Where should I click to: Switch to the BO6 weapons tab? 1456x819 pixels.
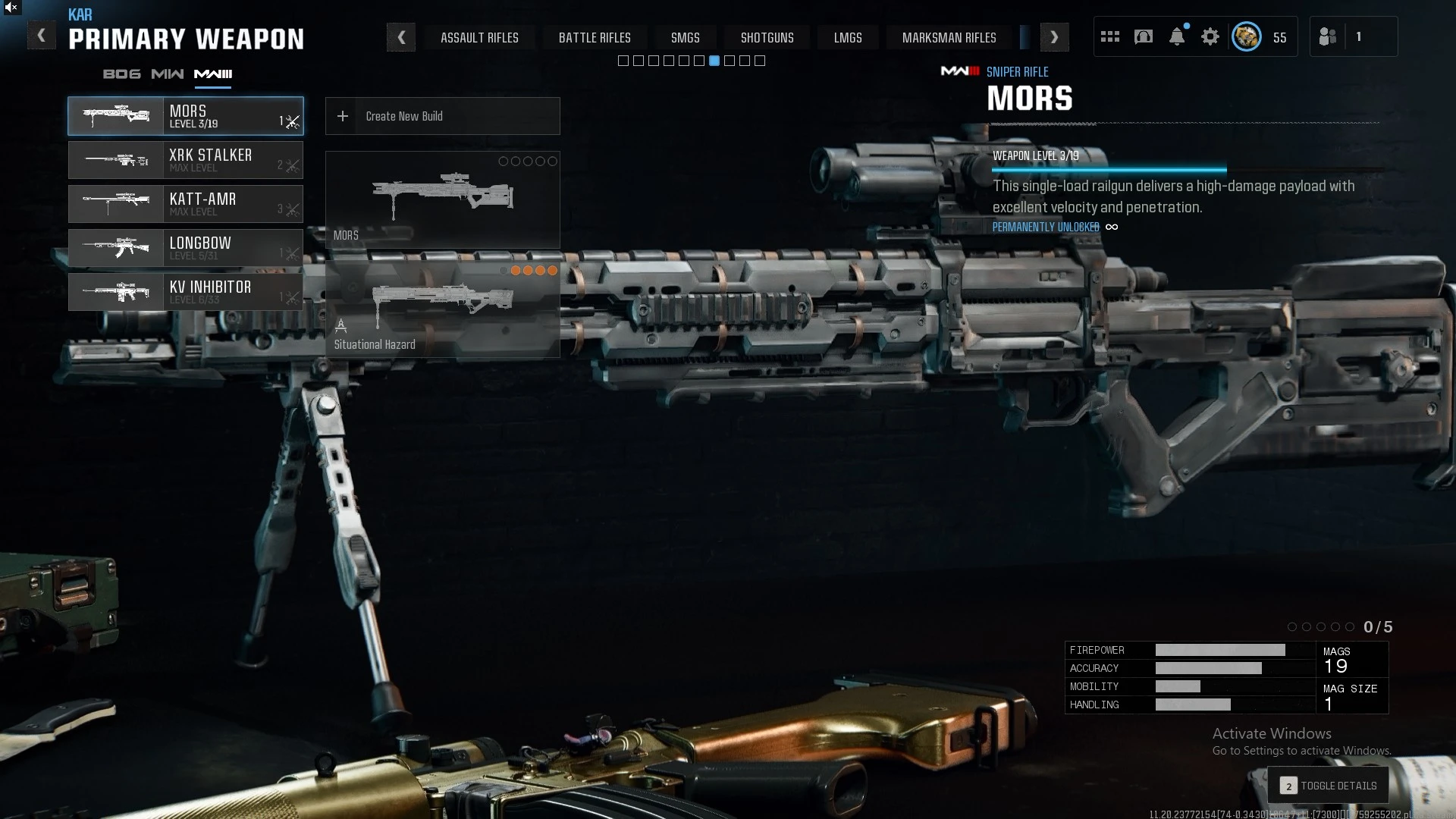[121, 74]
